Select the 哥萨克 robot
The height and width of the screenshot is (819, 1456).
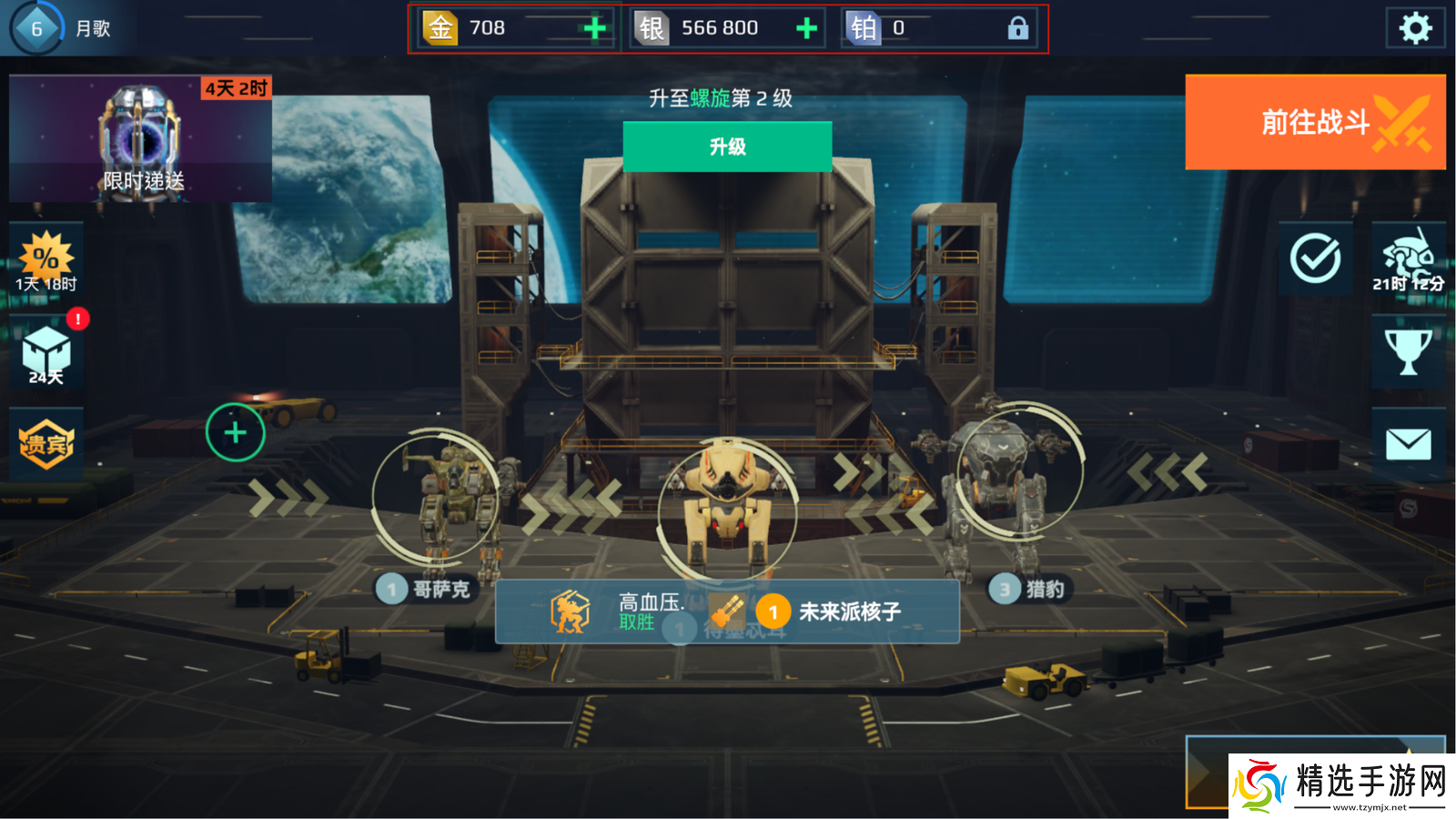pos(434,510)
